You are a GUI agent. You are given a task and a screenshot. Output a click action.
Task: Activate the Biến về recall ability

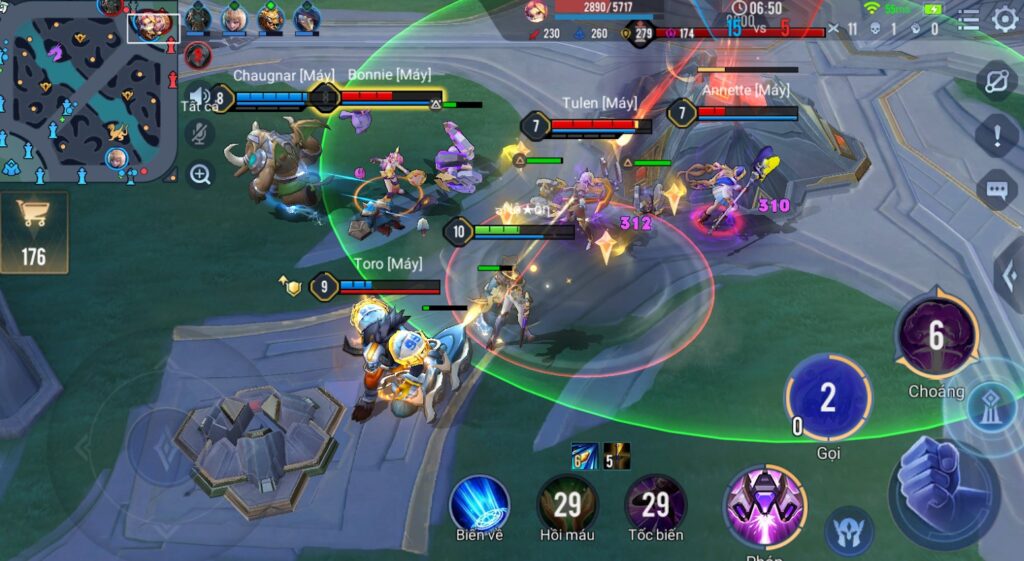(479, 503)
